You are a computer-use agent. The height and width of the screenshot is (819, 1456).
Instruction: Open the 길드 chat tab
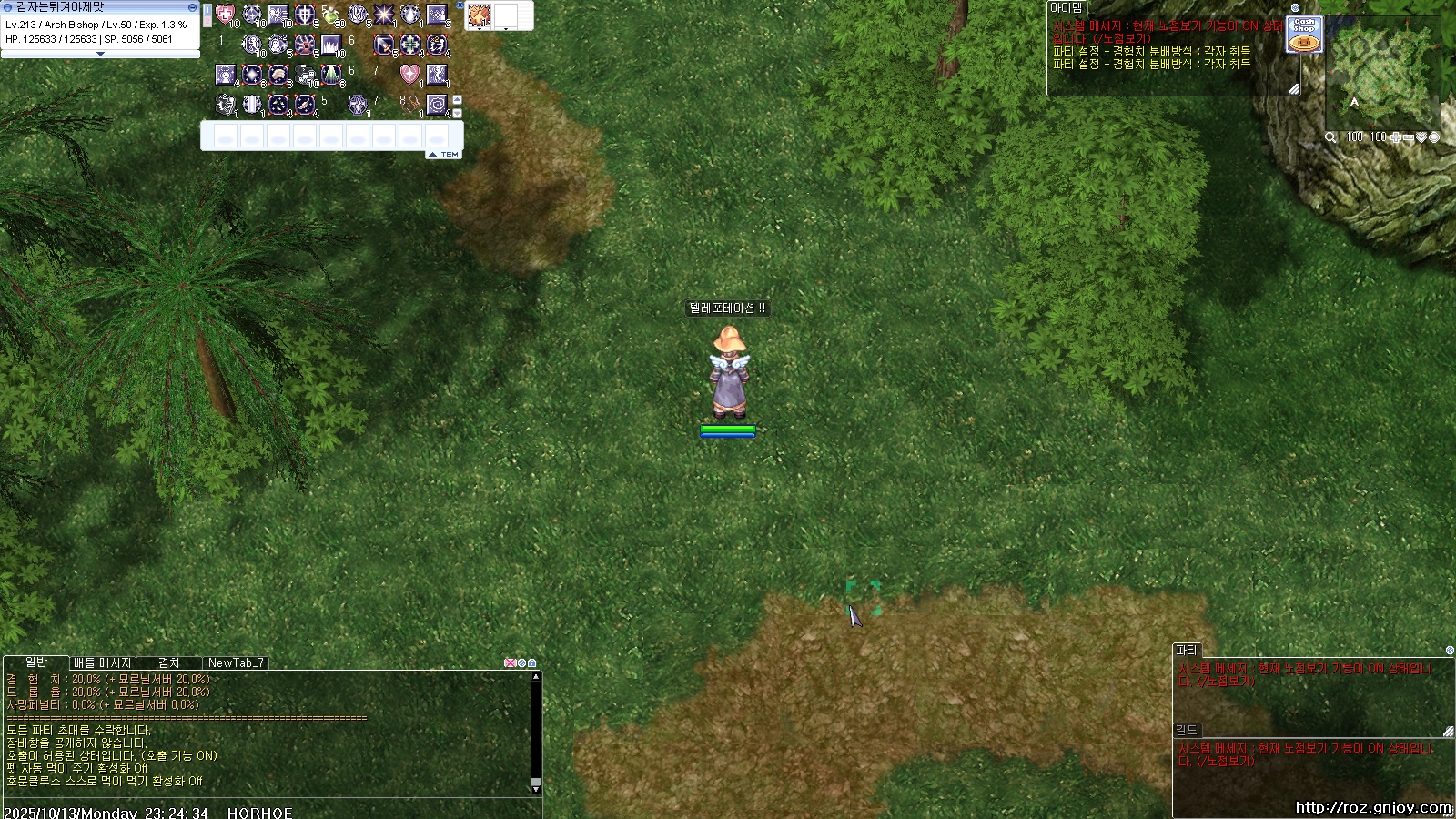1187,730
